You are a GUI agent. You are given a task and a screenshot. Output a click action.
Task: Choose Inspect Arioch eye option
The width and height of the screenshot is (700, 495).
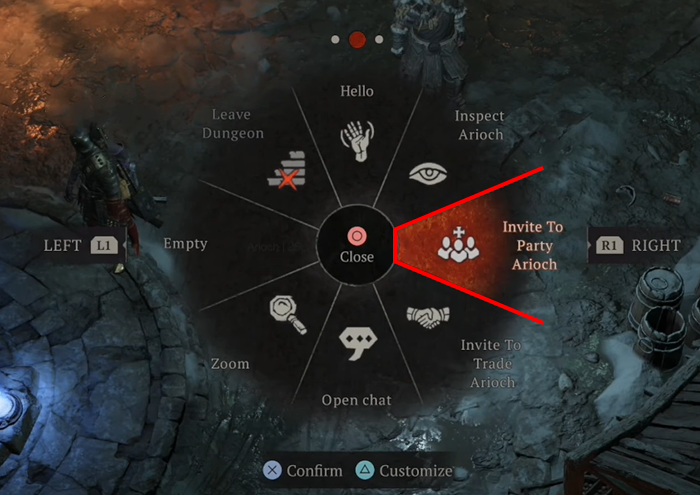[428, 171]
